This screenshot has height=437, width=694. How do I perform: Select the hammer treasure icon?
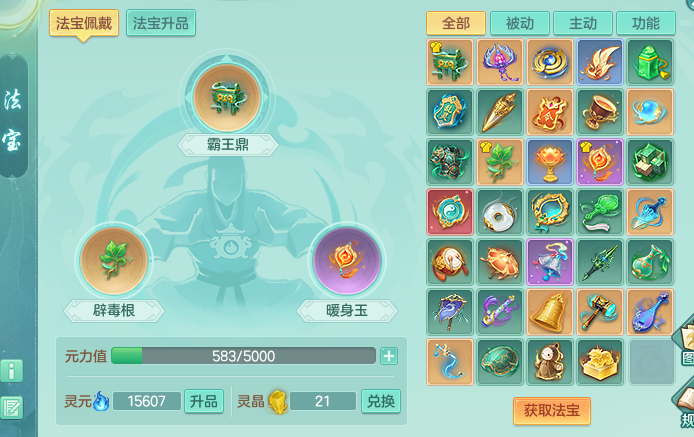pyautogui.click(x=601, y=312)
